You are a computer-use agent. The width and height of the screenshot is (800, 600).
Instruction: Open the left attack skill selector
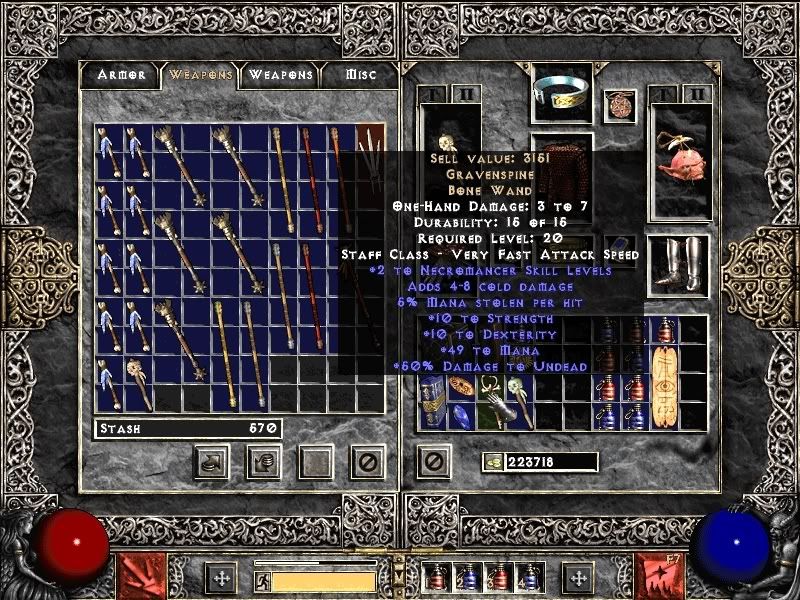[137, 575]
